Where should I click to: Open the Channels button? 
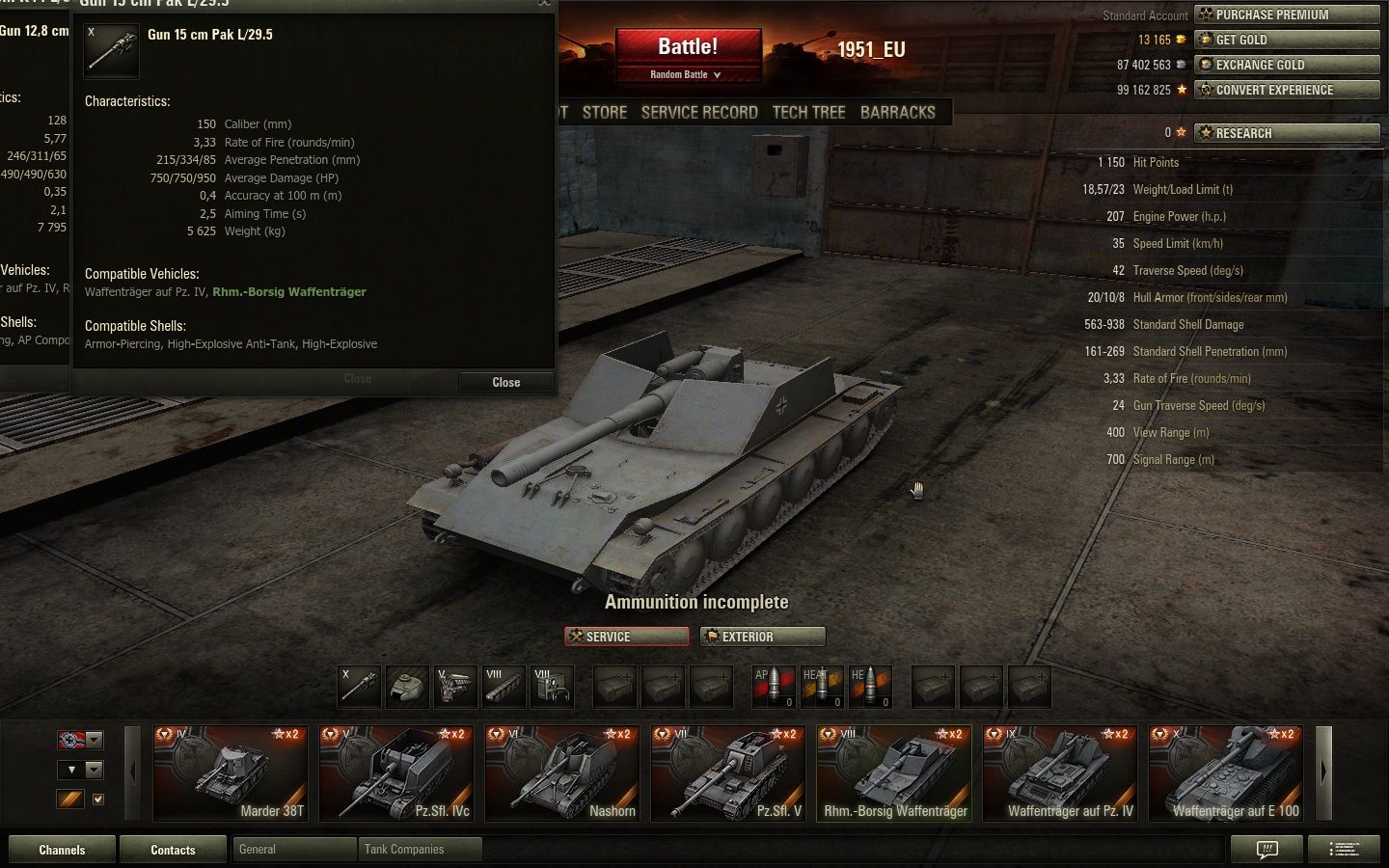point(62,850)
